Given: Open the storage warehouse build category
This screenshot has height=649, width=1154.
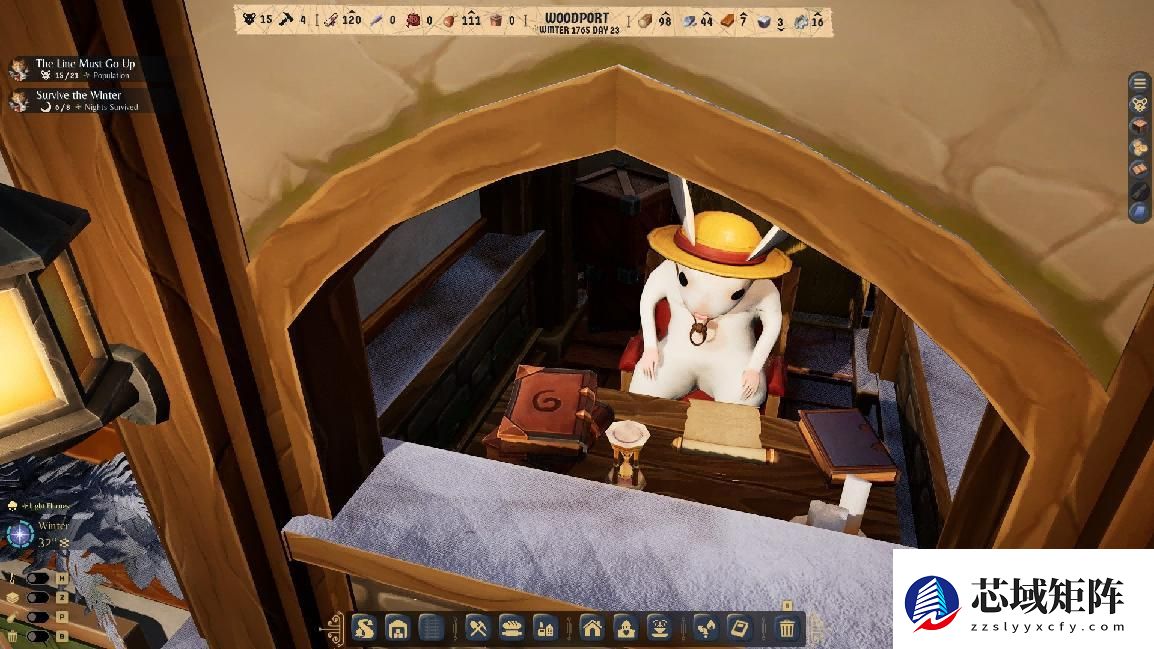Looking at the screenshot, I should 398,628.
